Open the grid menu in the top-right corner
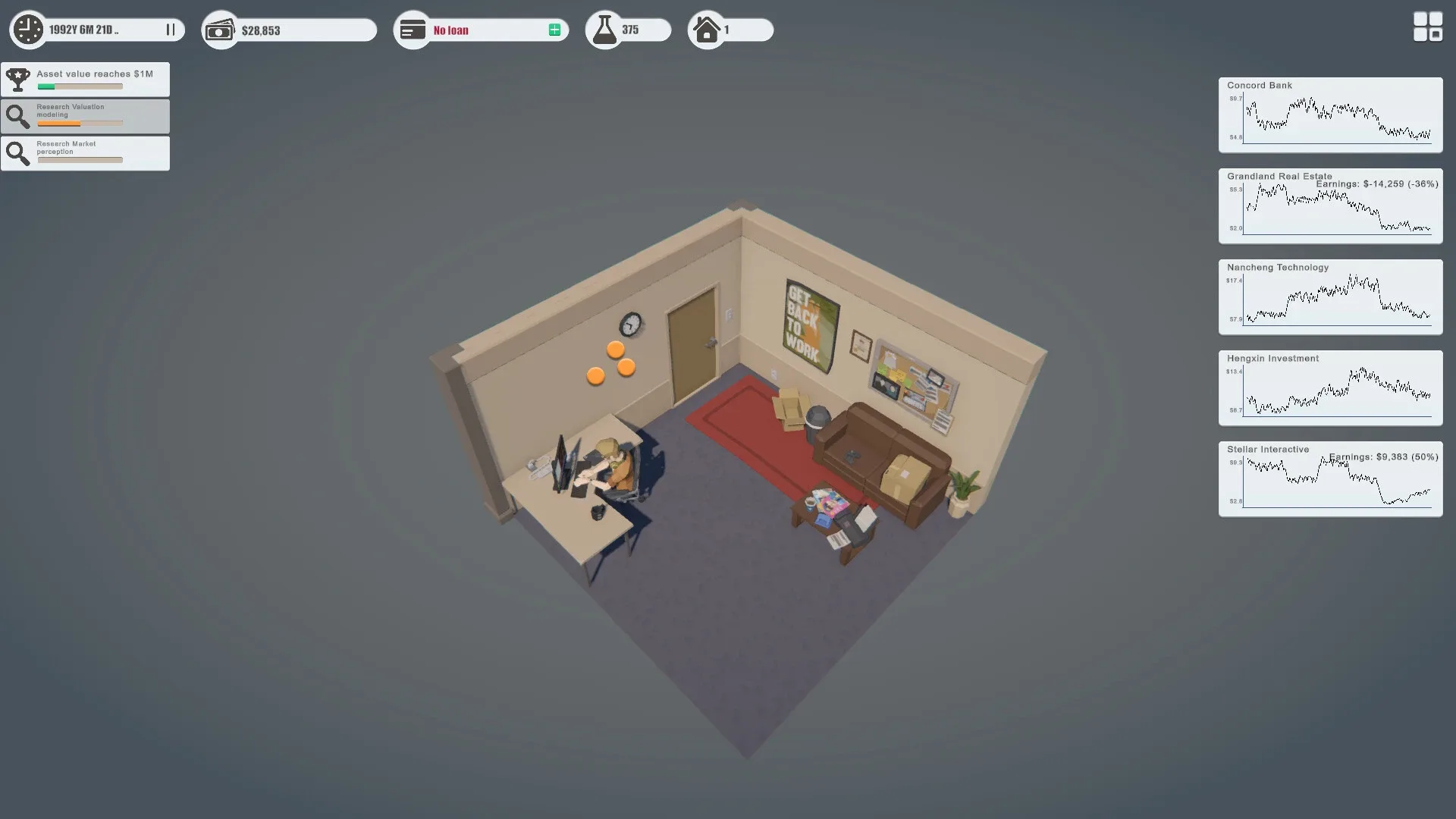Screen dimensions: 1456x819 tap(1426, 27)
